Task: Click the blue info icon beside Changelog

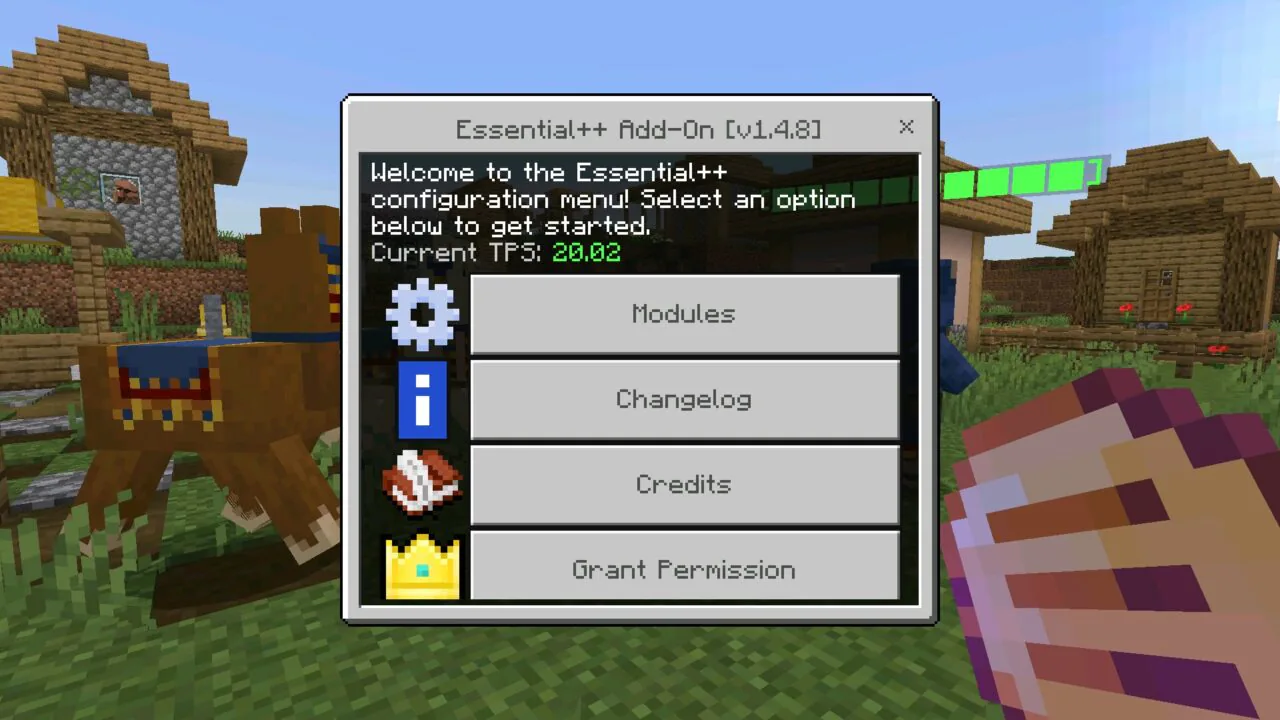Action: (421, 399)
